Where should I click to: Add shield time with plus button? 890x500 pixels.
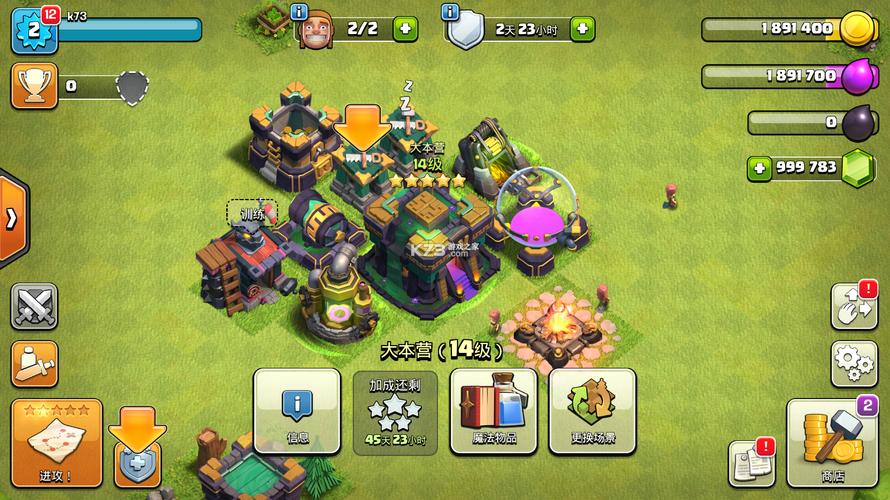[582, 29]
